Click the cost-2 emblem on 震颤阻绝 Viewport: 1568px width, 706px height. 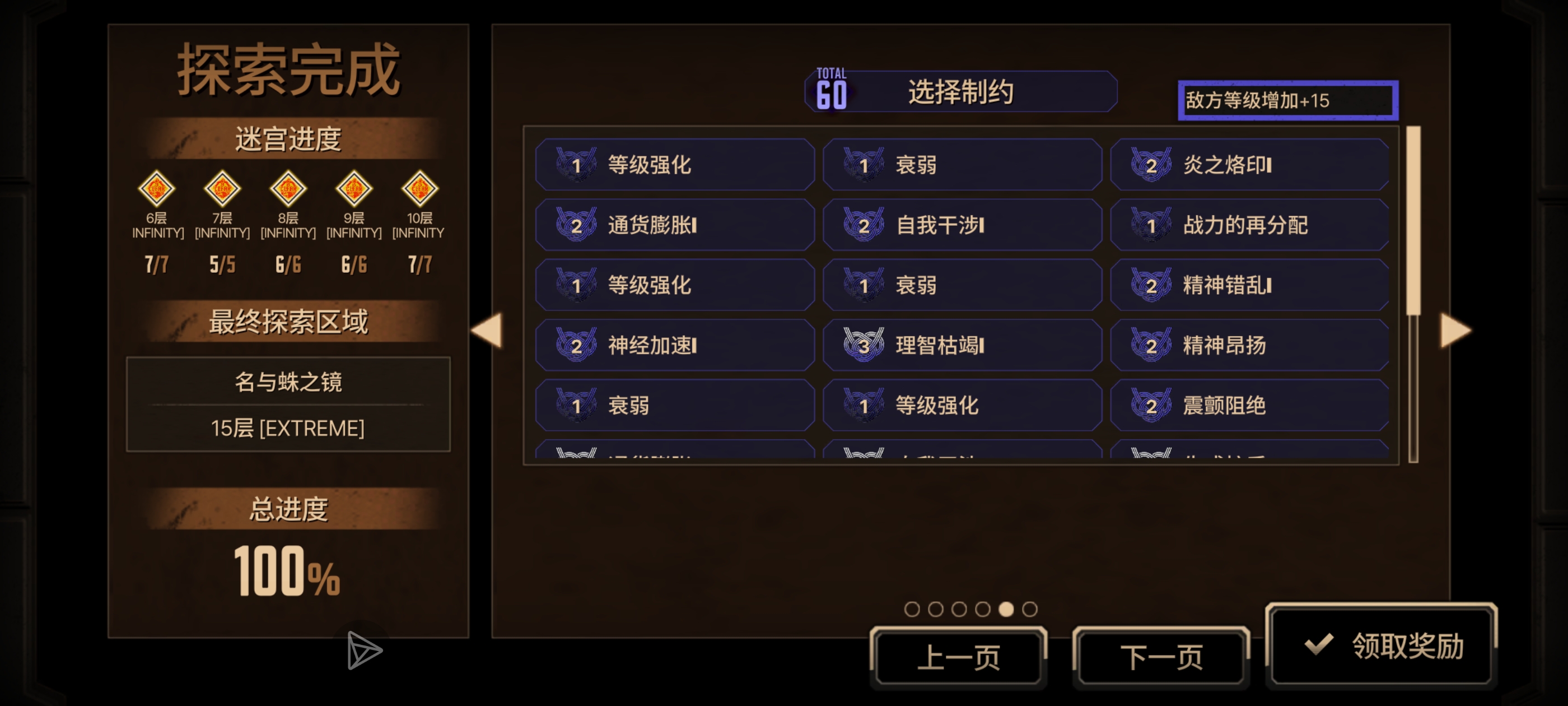click(x=1154, y=405)
